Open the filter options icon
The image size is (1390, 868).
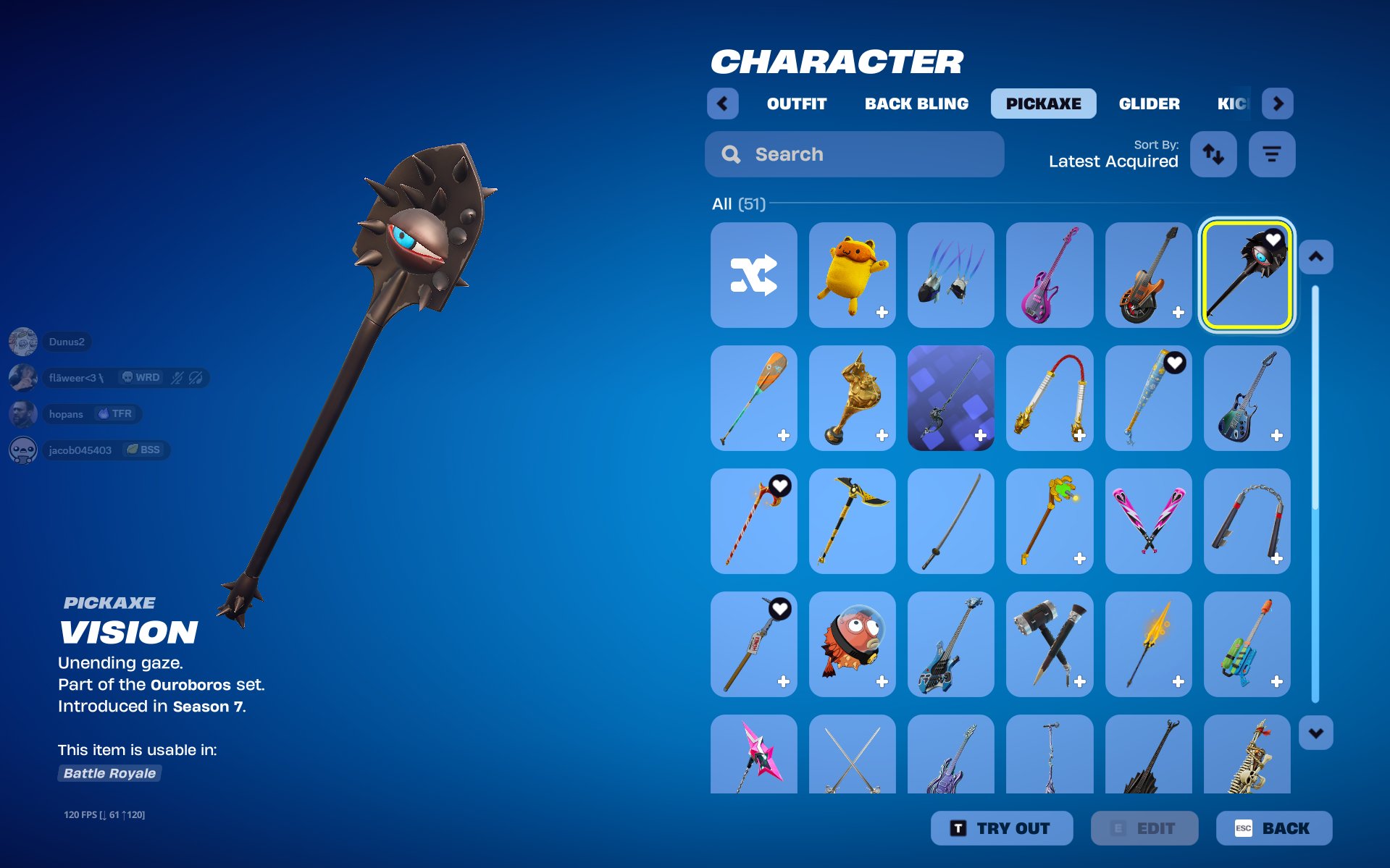[1272, 153]
